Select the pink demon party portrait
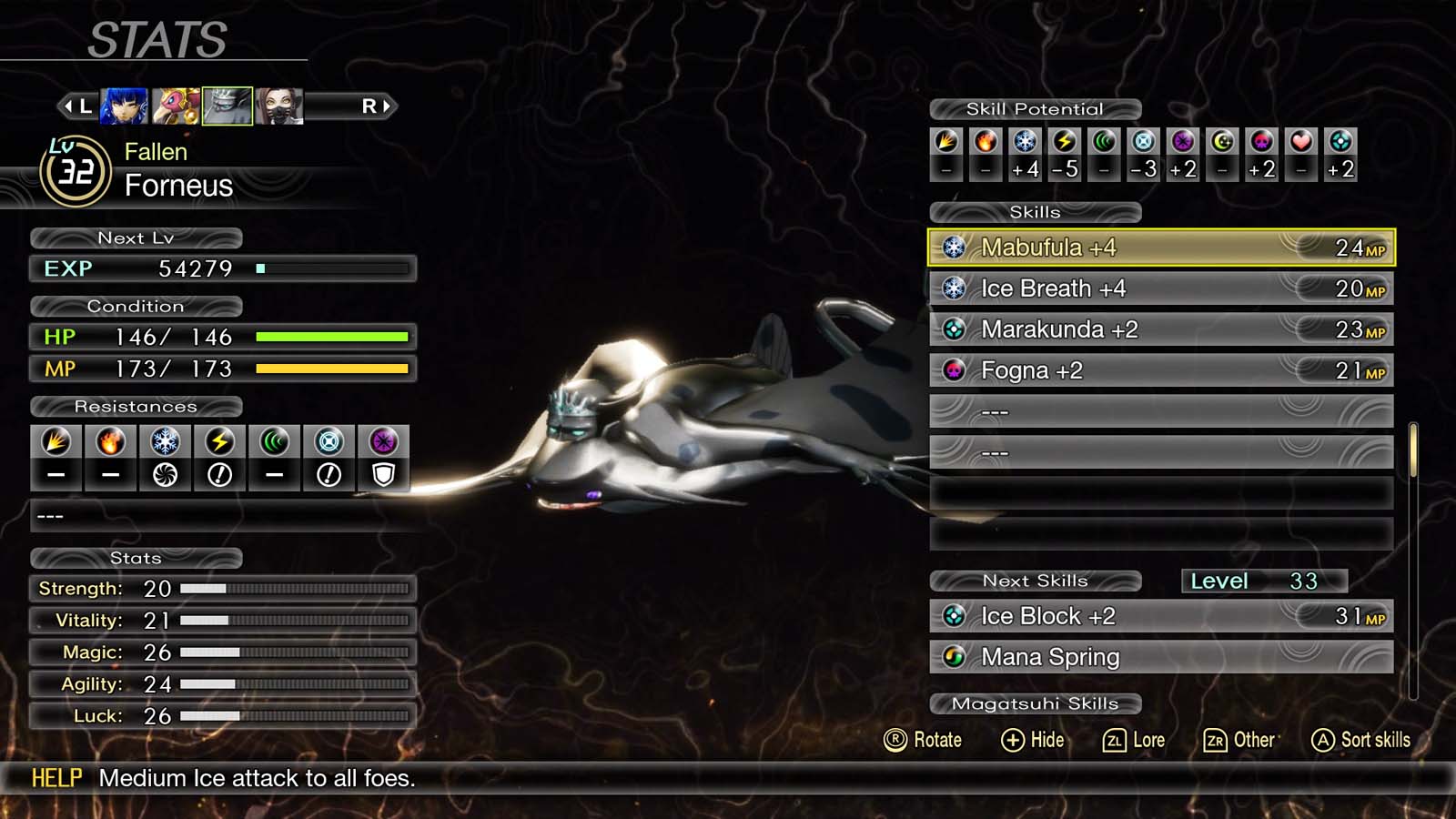Image resolution: width=1456 pixels, height=819 pixels. coord(176,106)
